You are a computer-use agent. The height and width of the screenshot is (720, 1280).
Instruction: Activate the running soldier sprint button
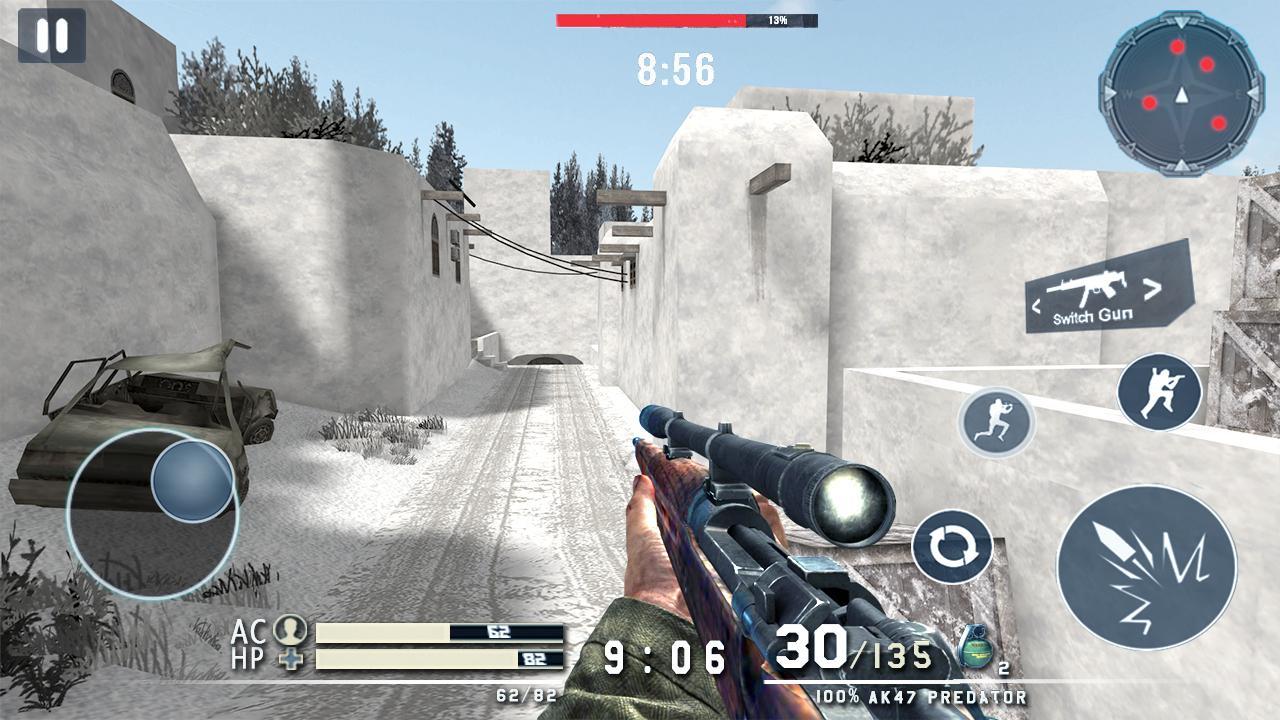996,421
